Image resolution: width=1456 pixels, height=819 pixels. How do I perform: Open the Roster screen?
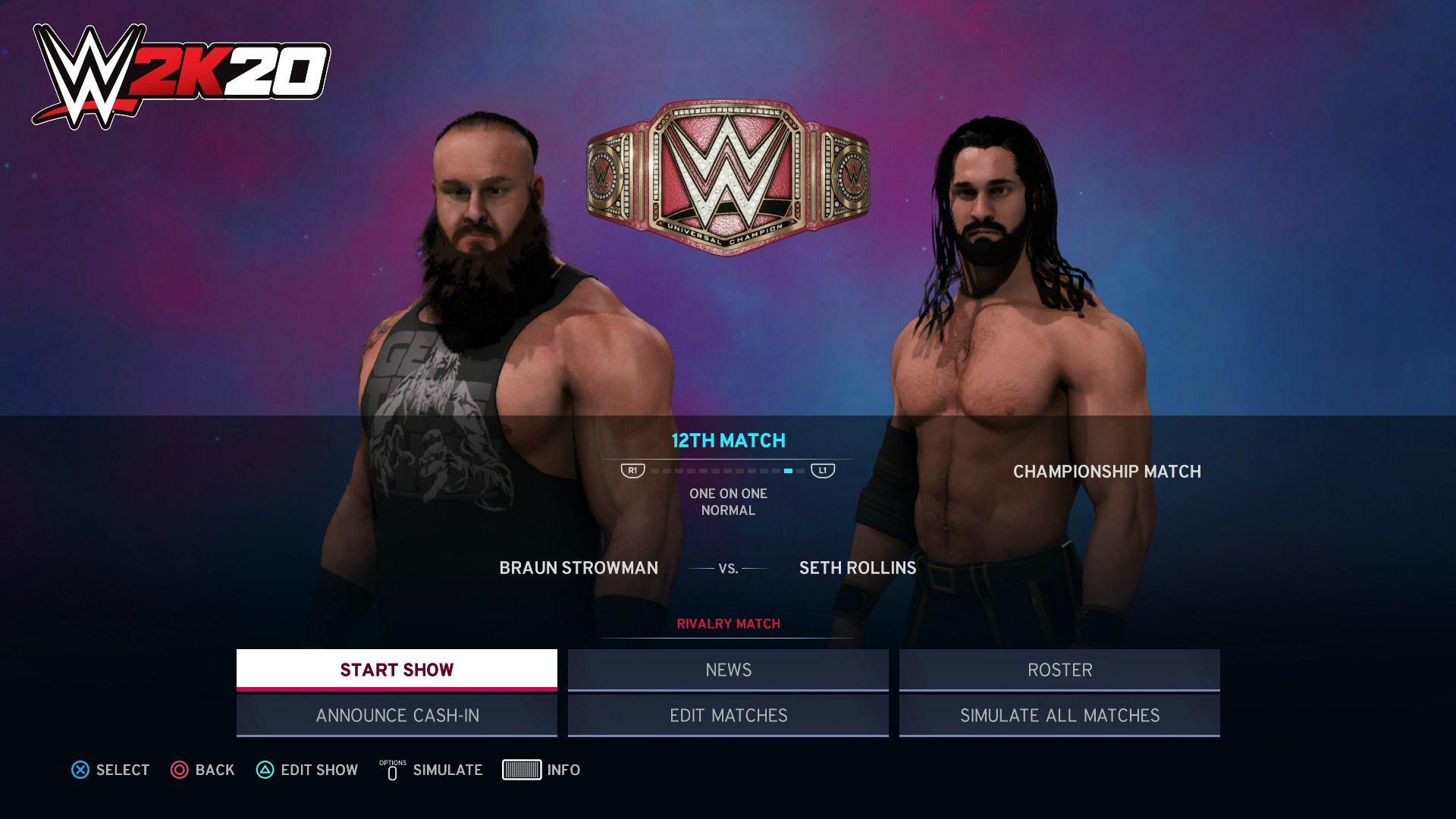pyautogui.click(x=1059, y=670)
